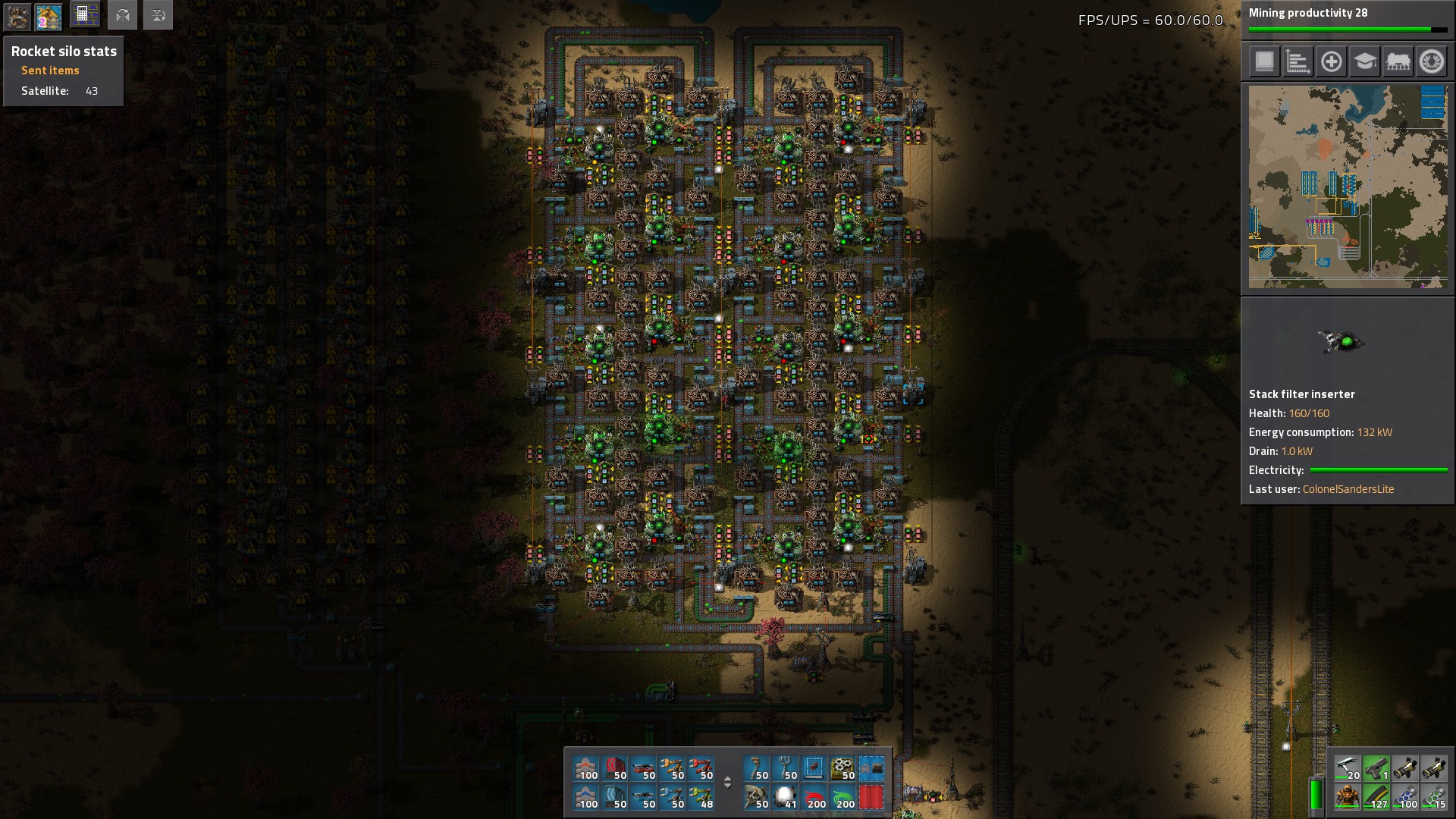1456x819 pixels.
Task: Select the red underground belt slot
Action: [x=614, y=768]
